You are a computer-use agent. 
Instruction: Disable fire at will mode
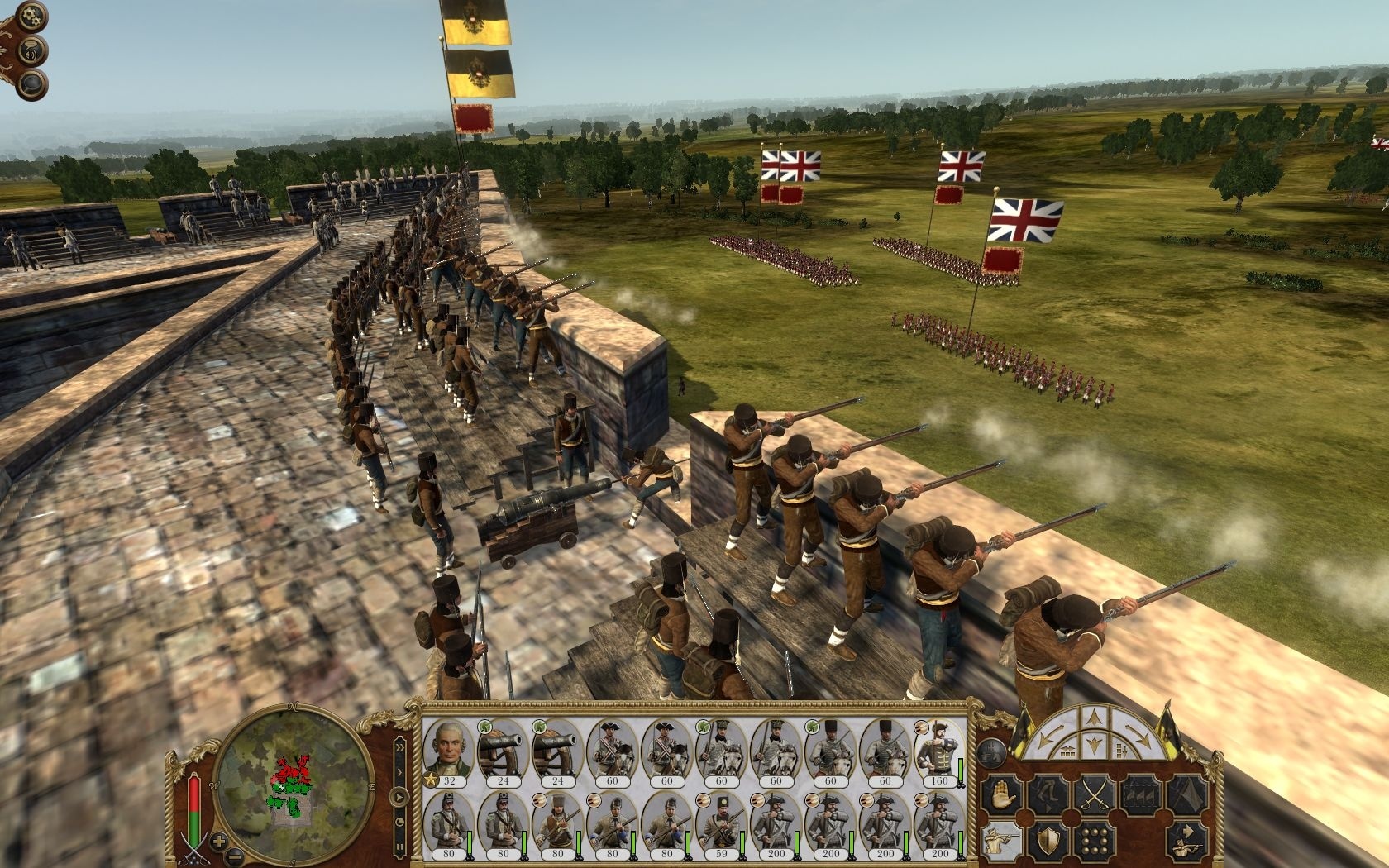pyautogui.click(x=1000, y=842)
